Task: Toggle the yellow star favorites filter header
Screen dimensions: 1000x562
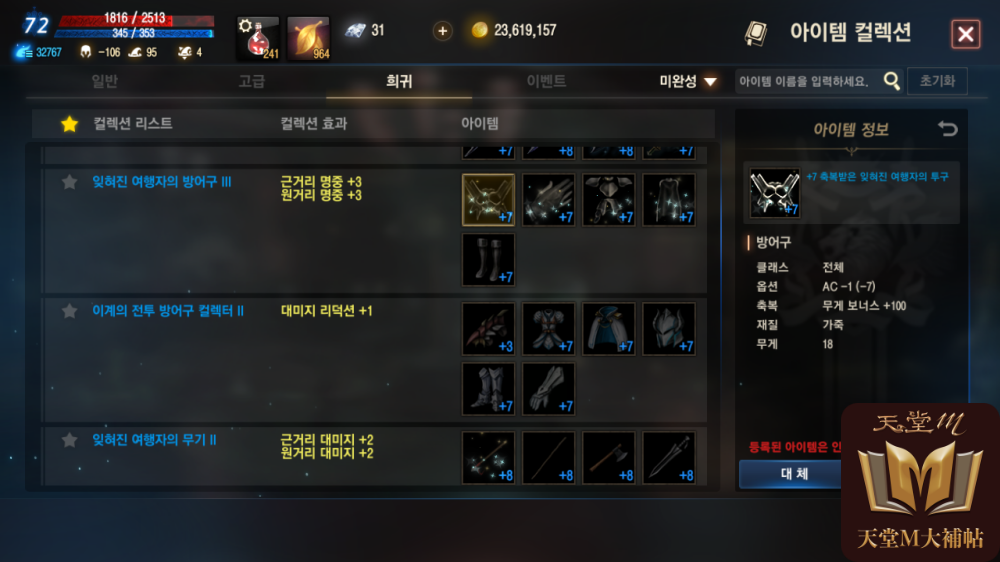Action: coord(69,124)
